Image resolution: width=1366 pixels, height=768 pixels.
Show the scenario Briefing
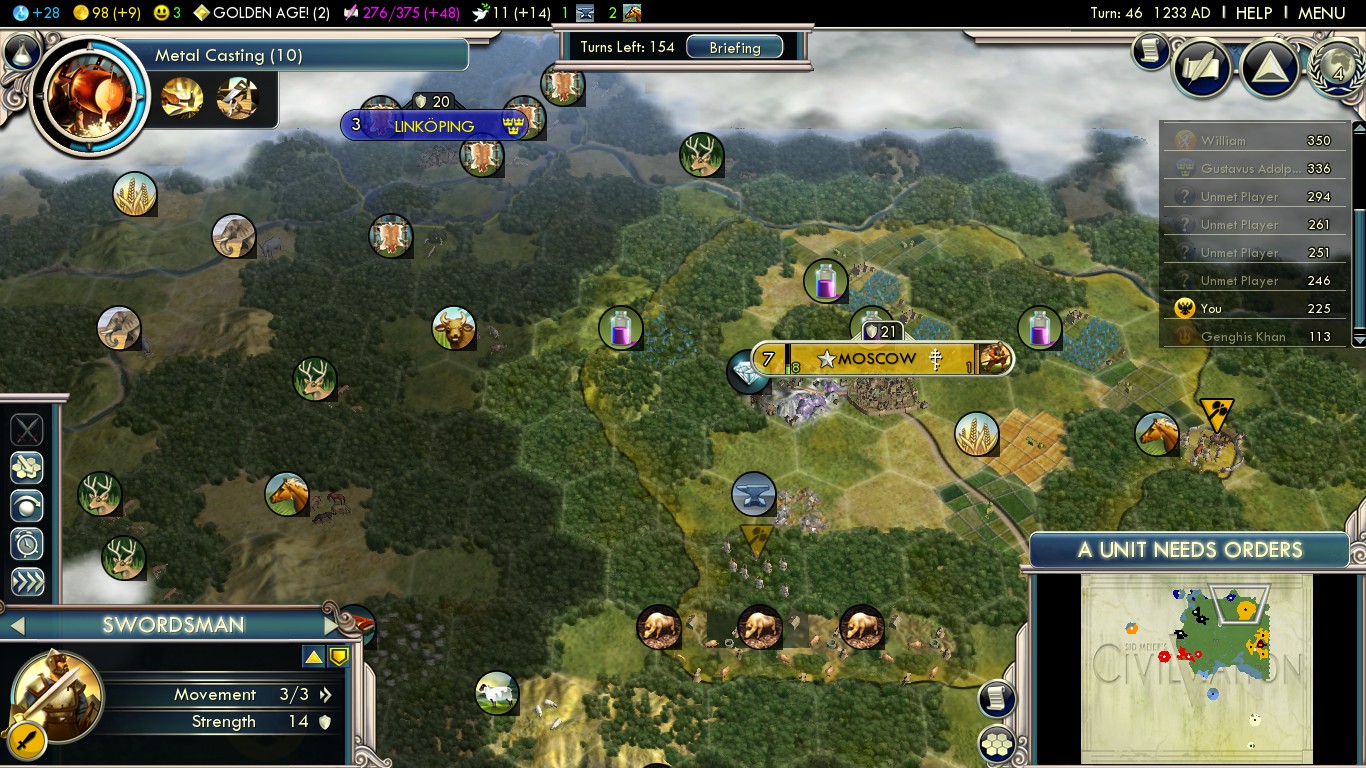(735, 47)
